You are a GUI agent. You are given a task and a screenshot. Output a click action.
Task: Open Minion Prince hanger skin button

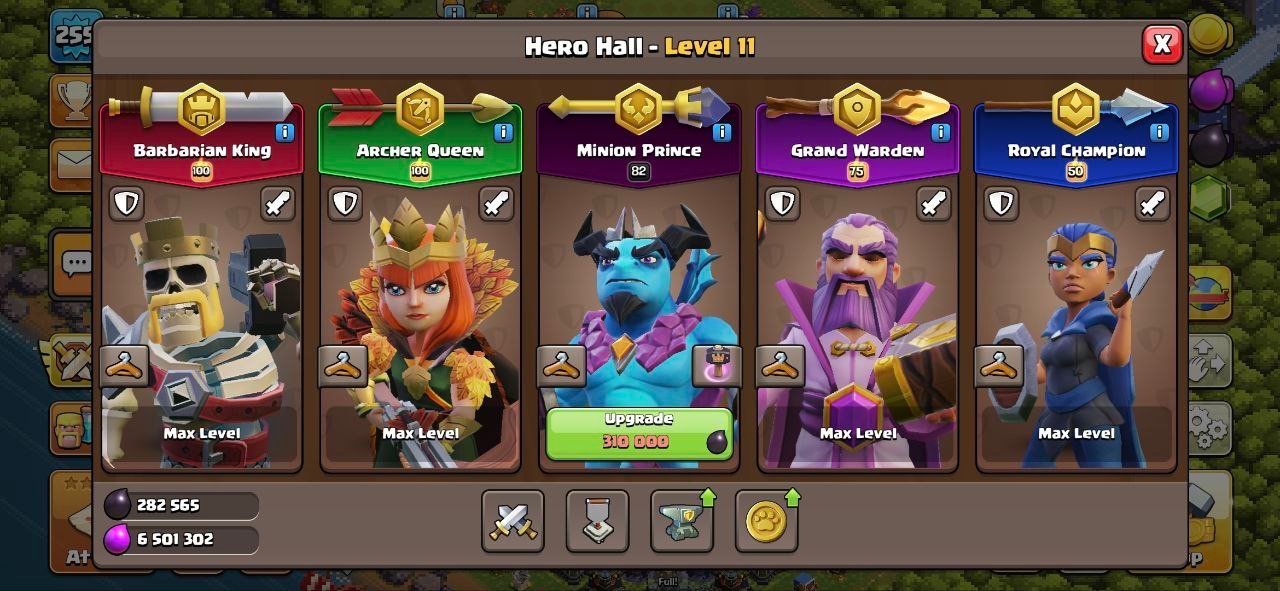[x=561, y=367]
